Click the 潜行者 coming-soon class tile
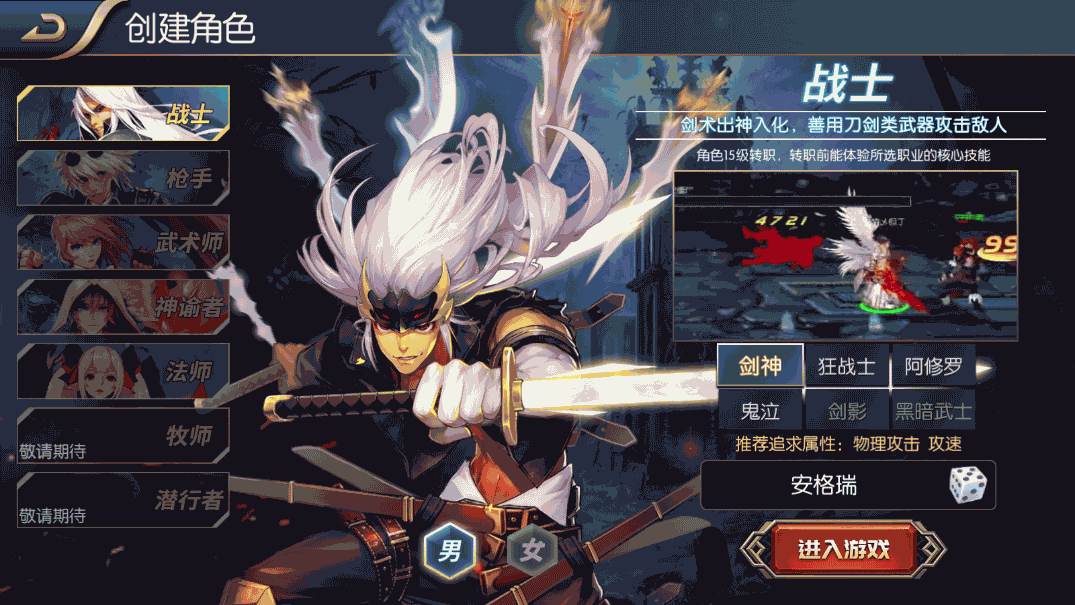 tap(123, 499)
